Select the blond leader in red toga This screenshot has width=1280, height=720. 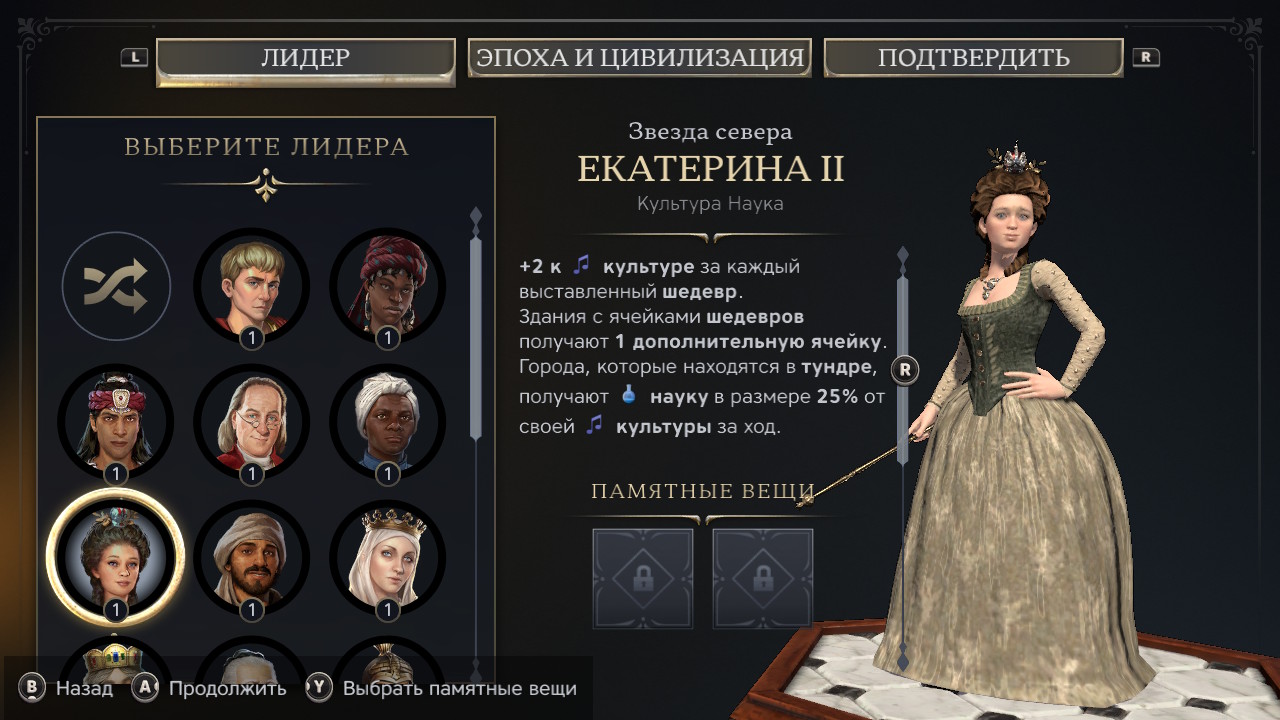251,286
